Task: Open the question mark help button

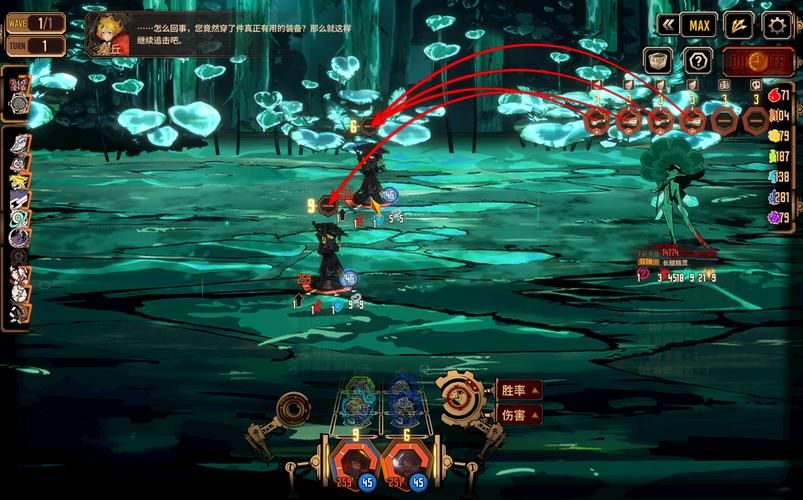Action: (x=698, y=61)
